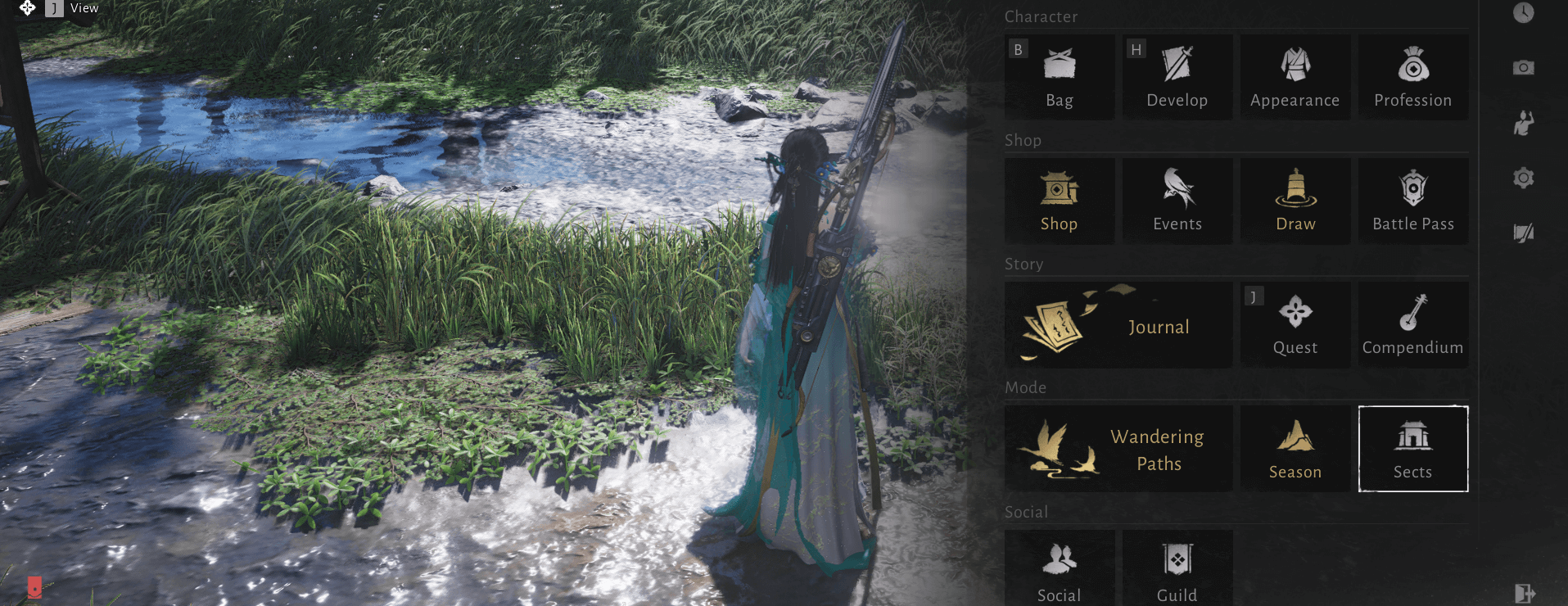Screen dimensions: 1568x606
Task: Open the Quest log
Action: click(x=1295, y=325)
